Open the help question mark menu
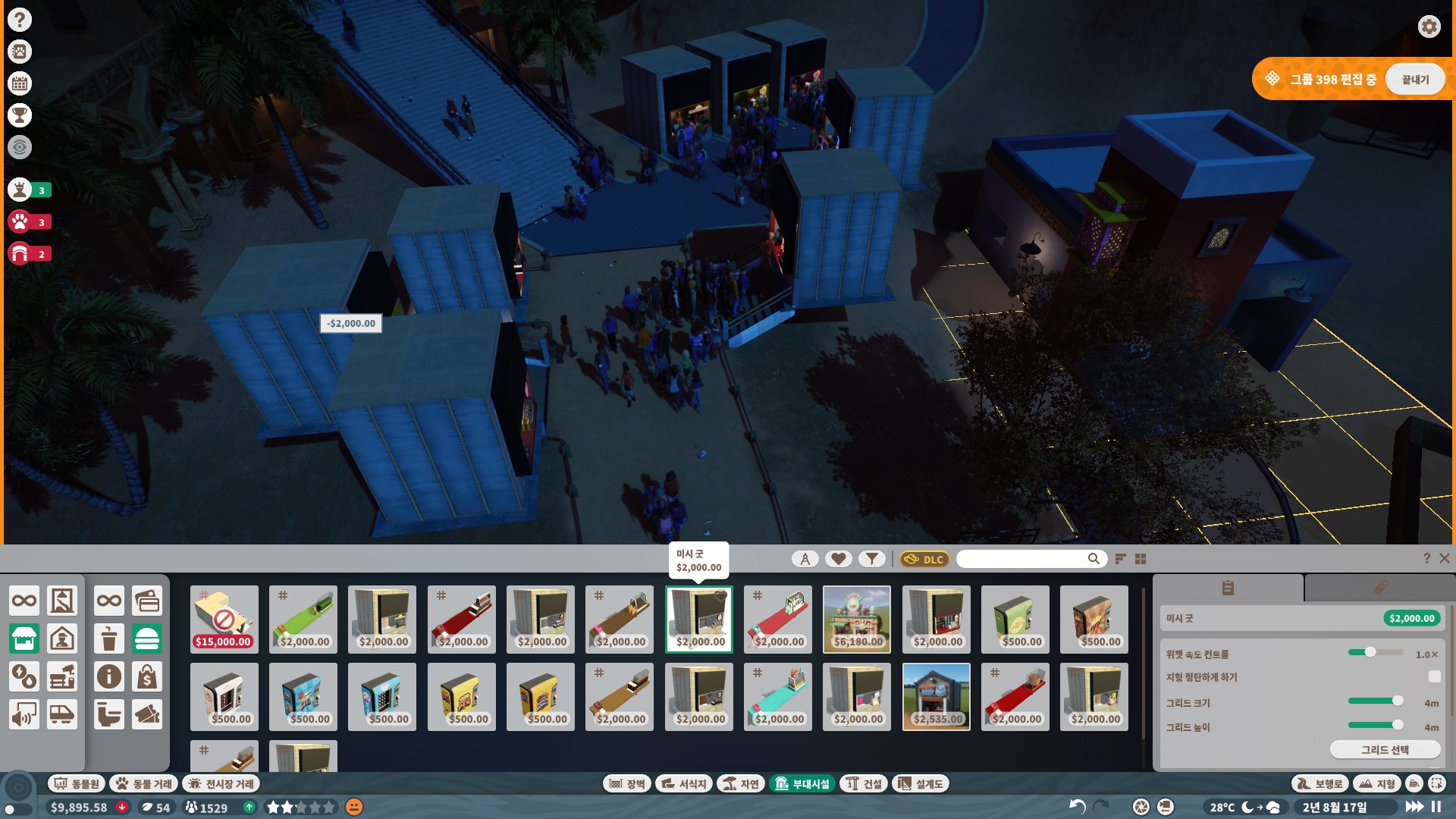 coord(20,20)
